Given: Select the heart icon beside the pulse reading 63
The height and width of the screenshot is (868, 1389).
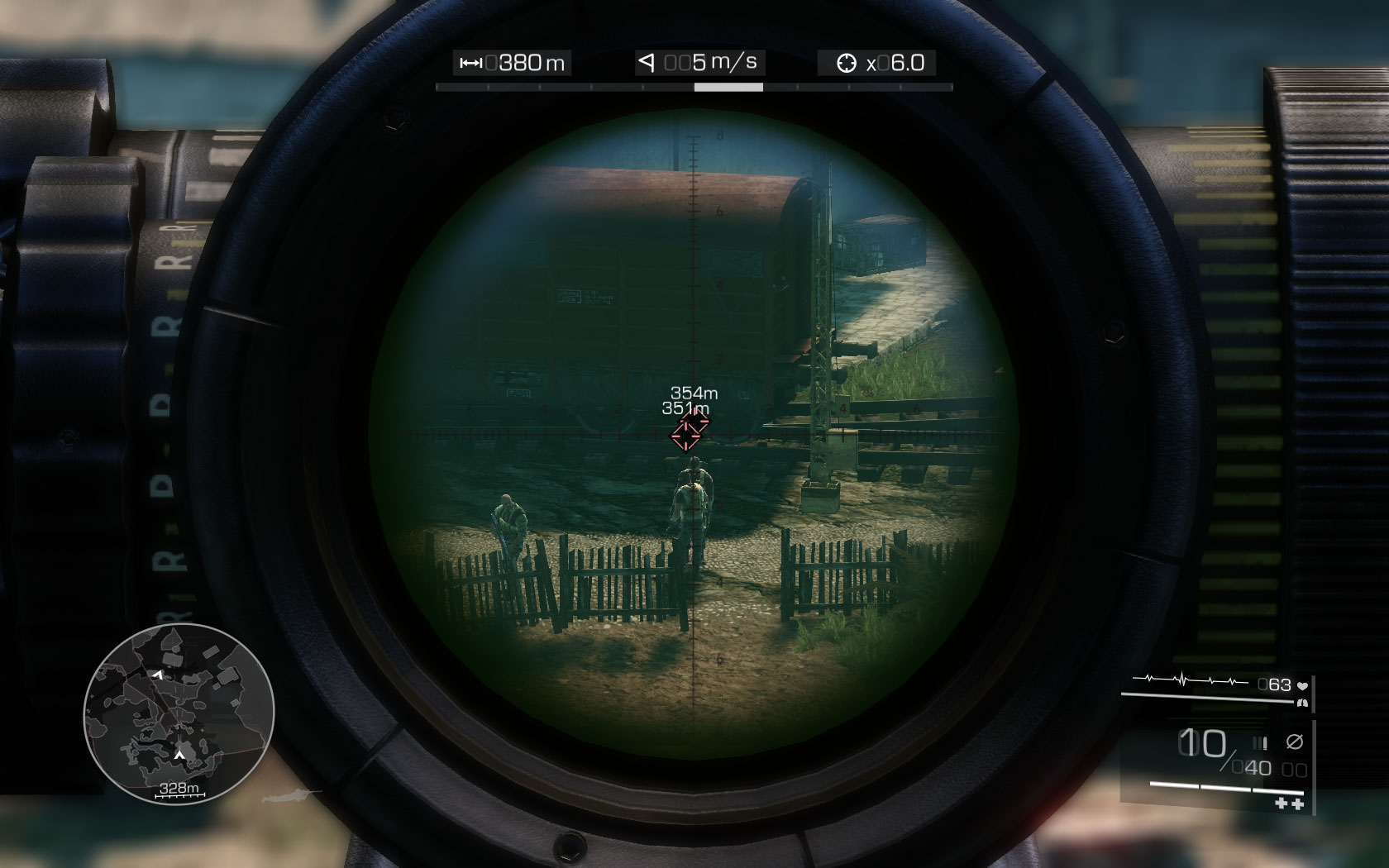Looking at the screenshot, I should tap(1302, 684).
